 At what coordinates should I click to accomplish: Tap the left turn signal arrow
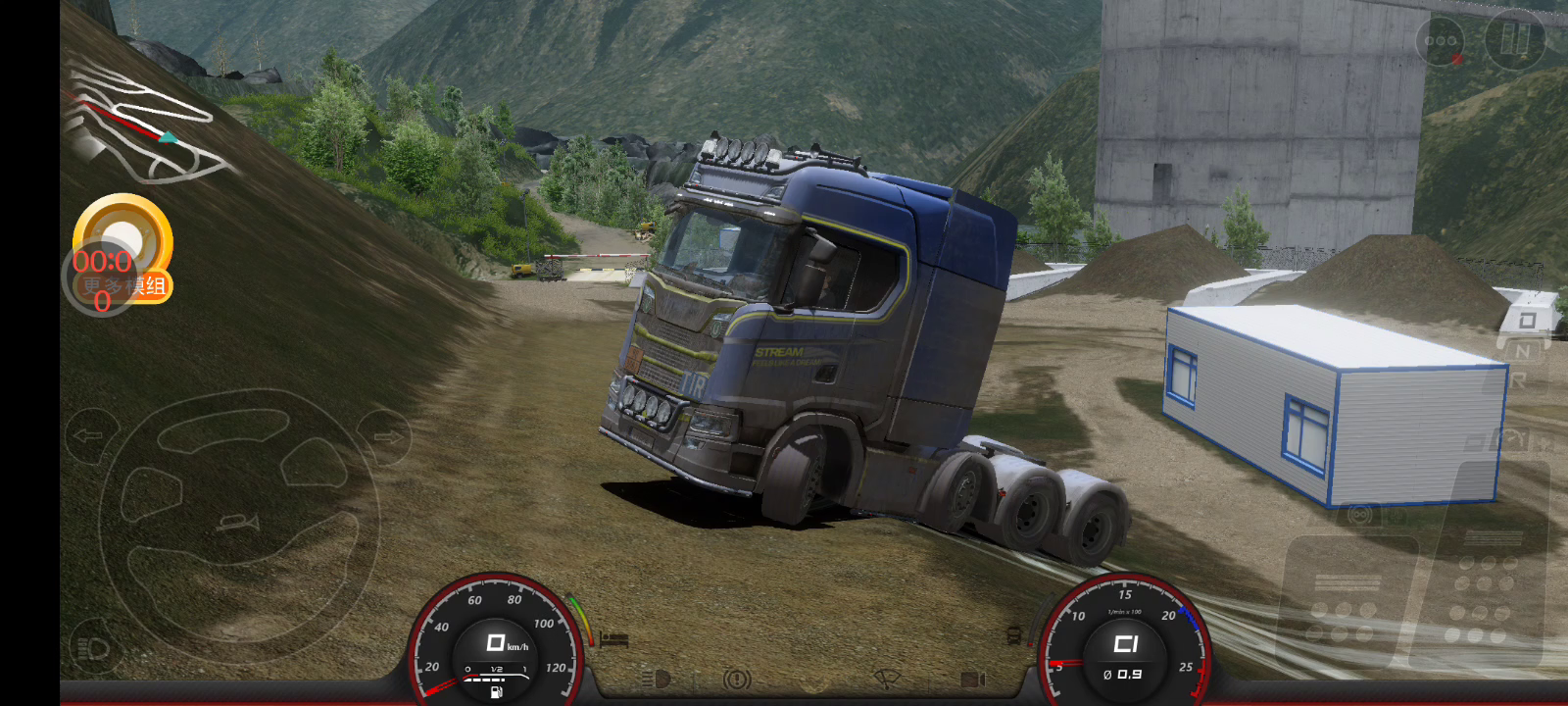coord(89,435)
